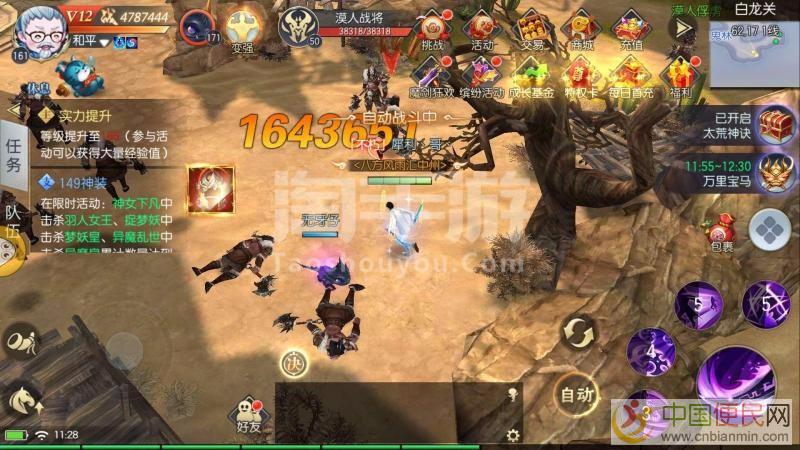Open the gear settings icon
The height and width of the screenshot is (450, 800).
pos(513,435)
